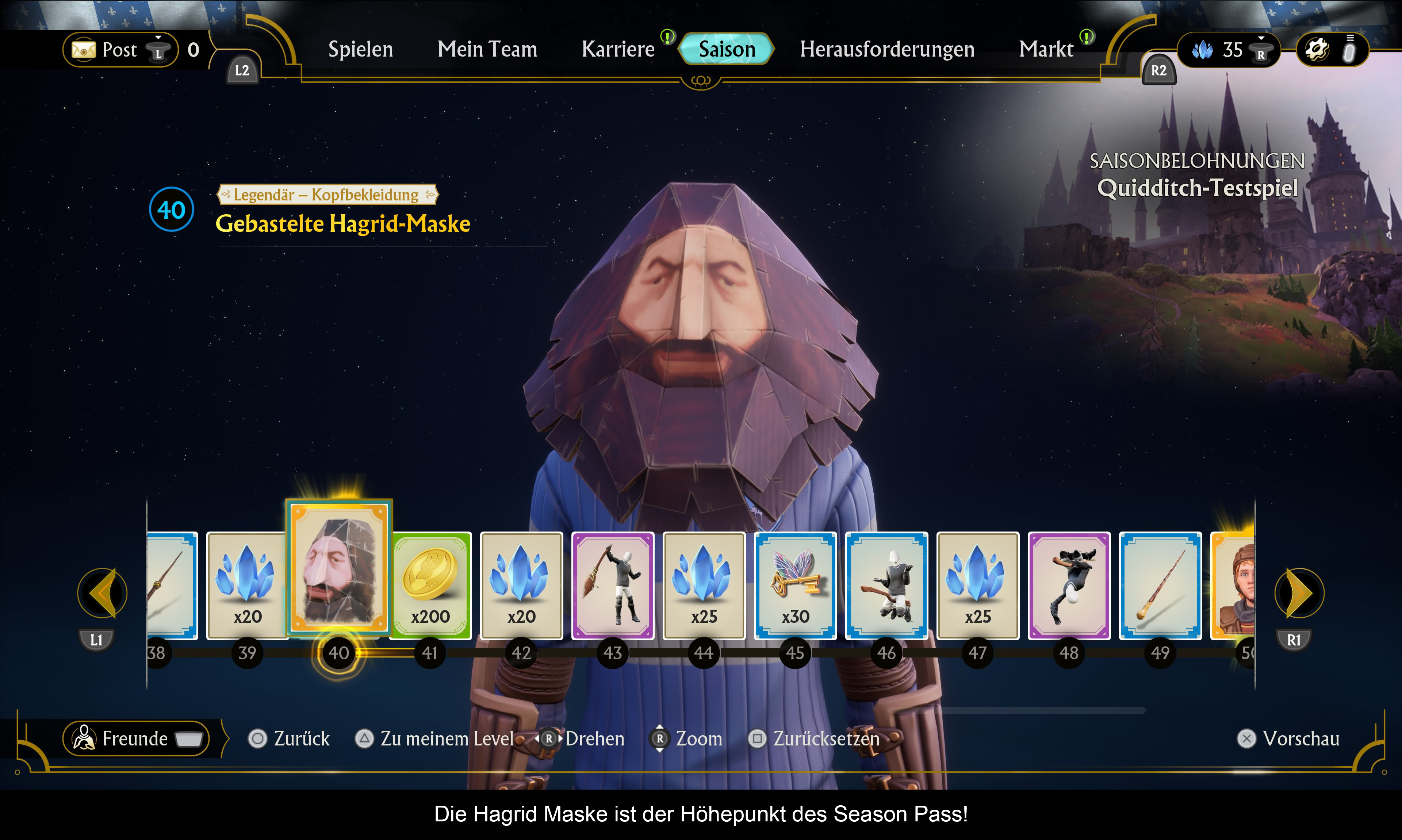
Task: Switch to the Spielen tab
Action: pos(361,49)
